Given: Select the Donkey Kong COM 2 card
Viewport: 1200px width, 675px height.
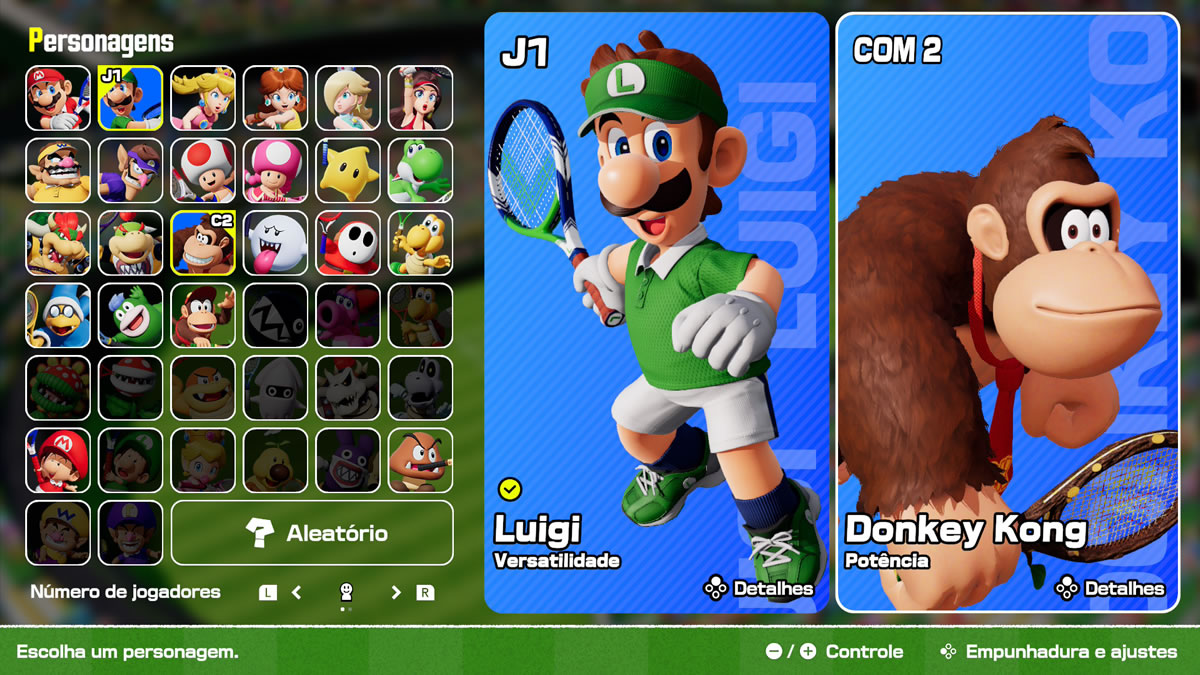Looking at the screenshot, I should [1007, 310].
